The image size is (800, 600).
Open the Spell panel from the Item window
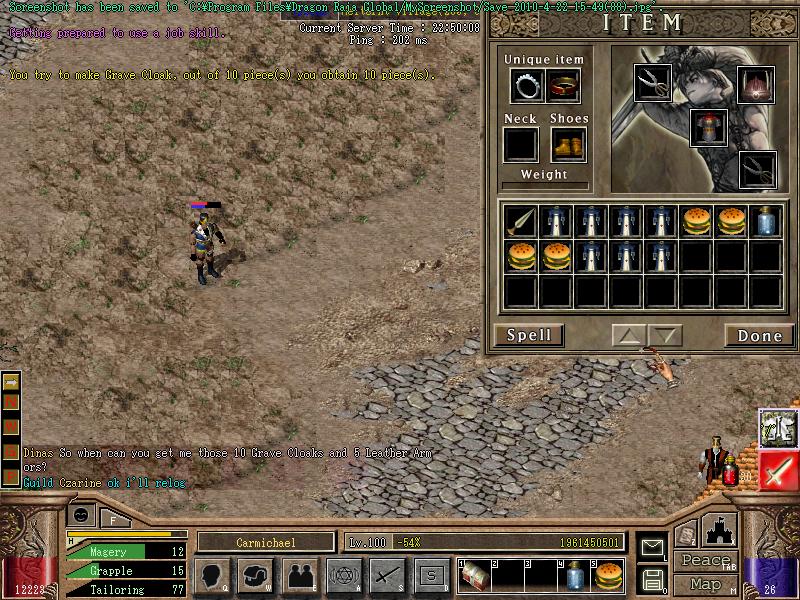point(529,335)
